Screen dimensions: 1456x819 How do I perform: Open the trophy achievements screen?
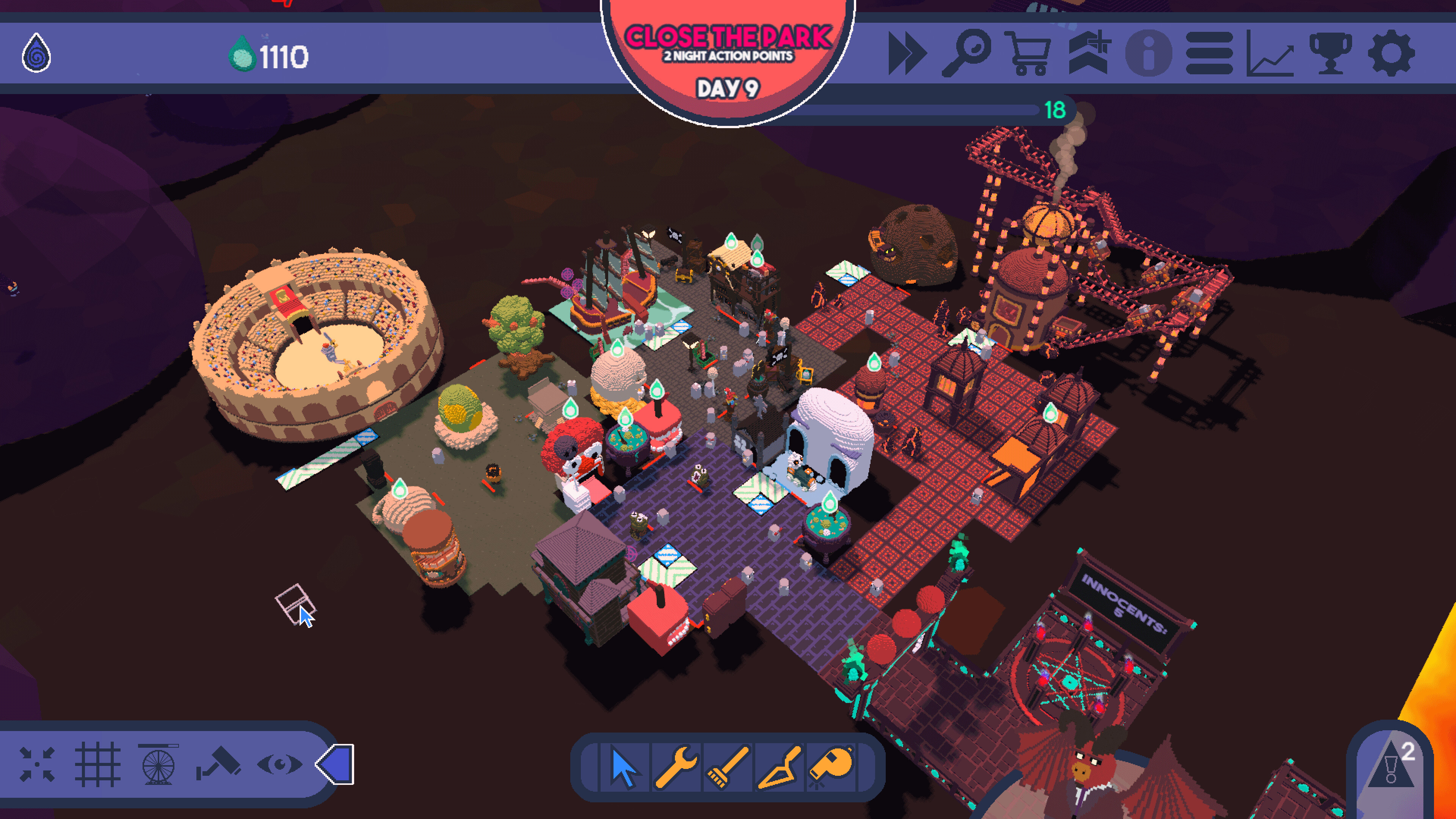1330,54
